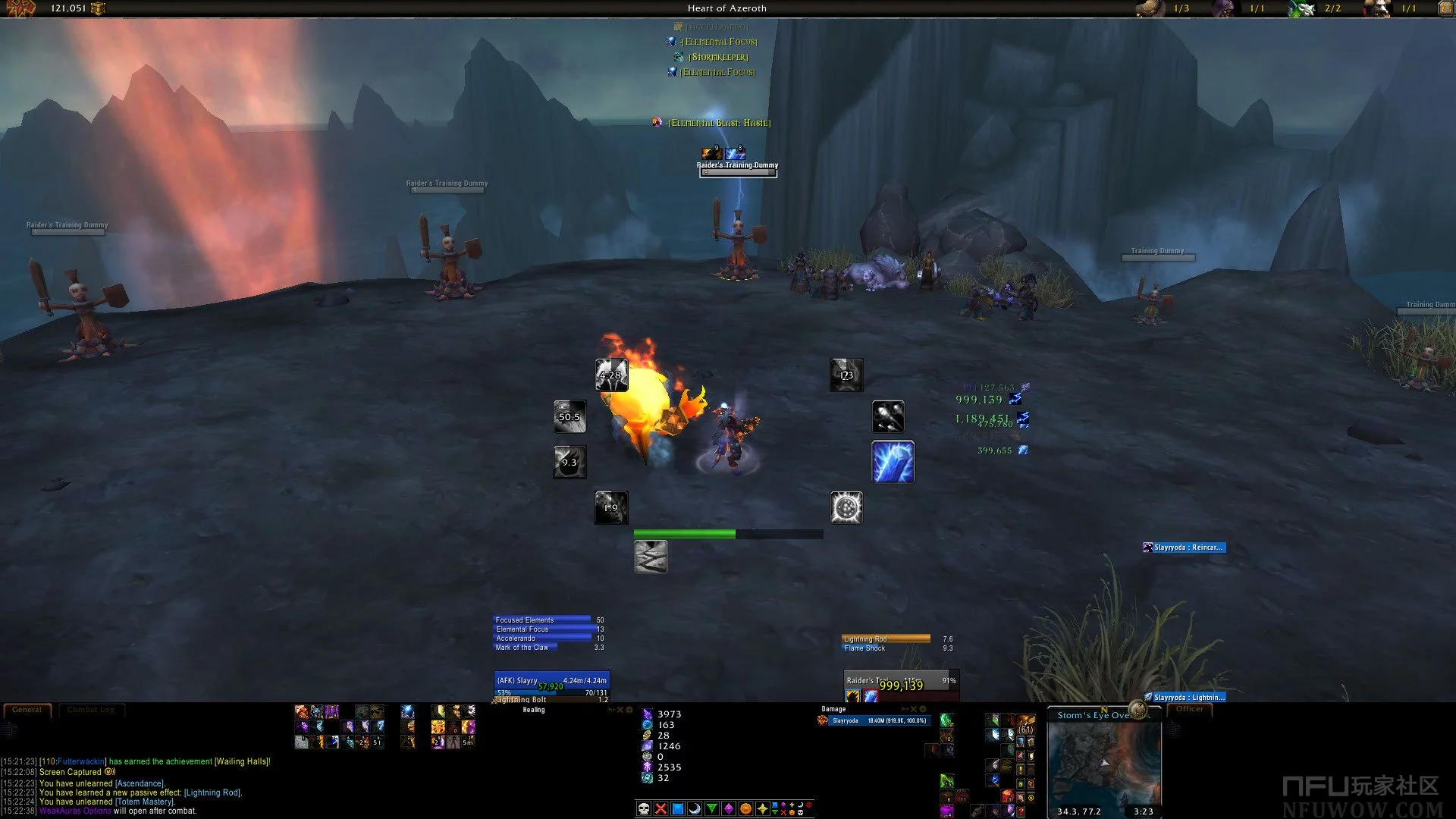Open the Damage meter settings gear
This screenshot has height=819, width=1456.
click(923, 709)
